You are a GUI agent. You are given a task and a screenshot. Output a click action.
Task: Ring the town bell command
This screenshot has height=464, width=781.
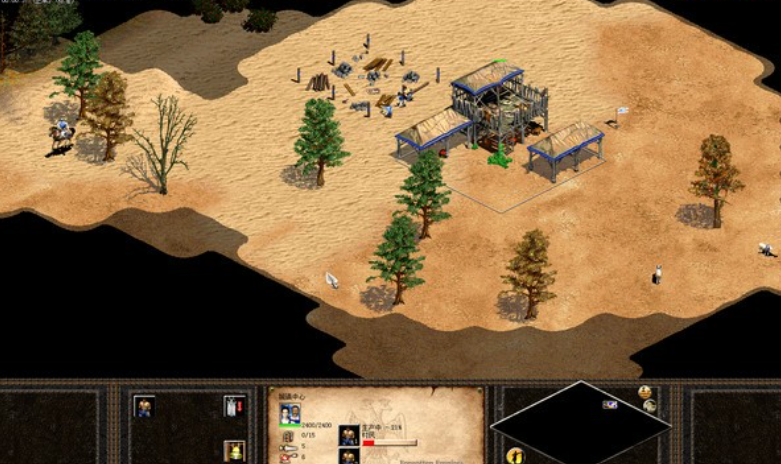pyautogui.click(x=234, y=450)
